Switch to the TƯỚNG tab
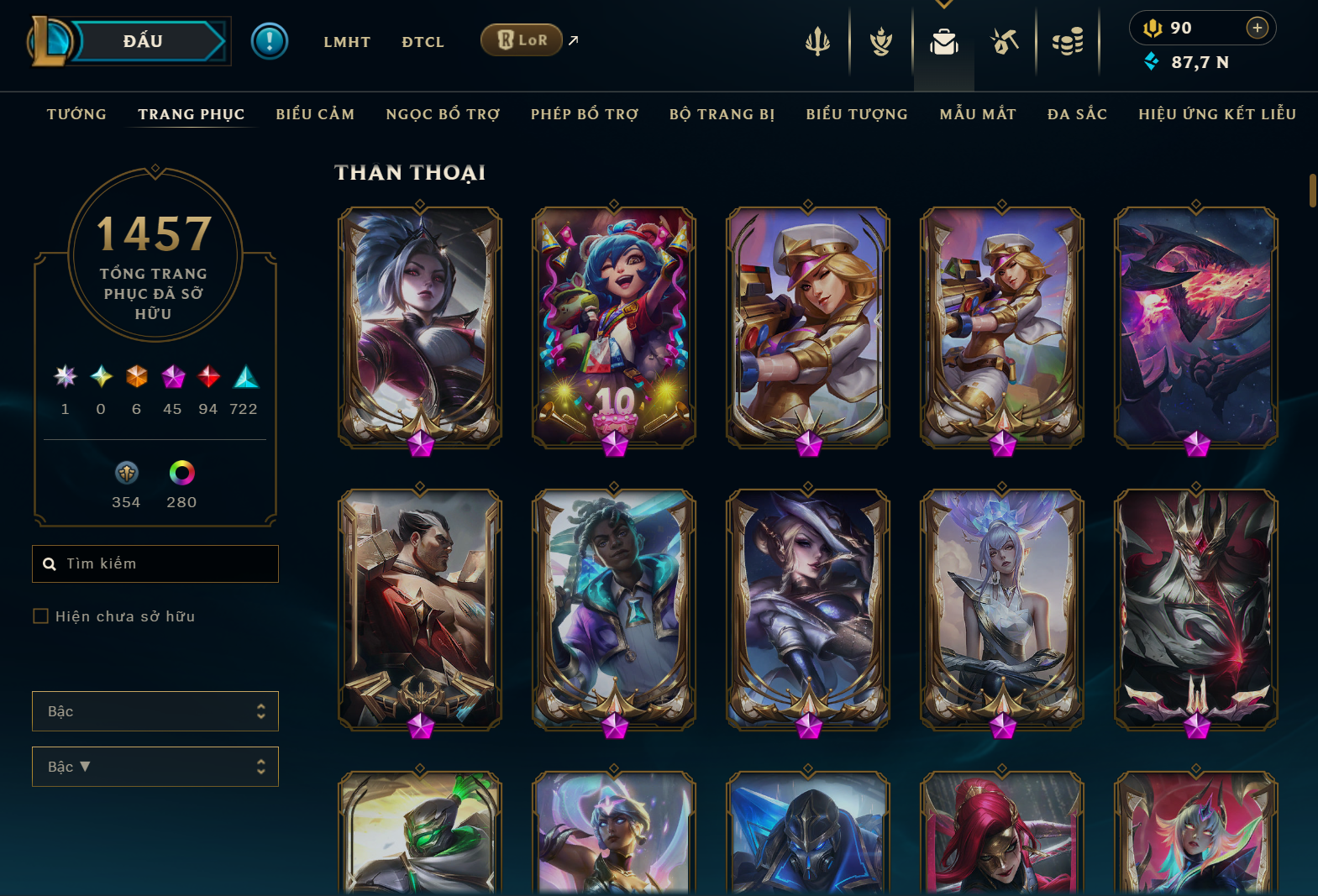 [76, 114]
